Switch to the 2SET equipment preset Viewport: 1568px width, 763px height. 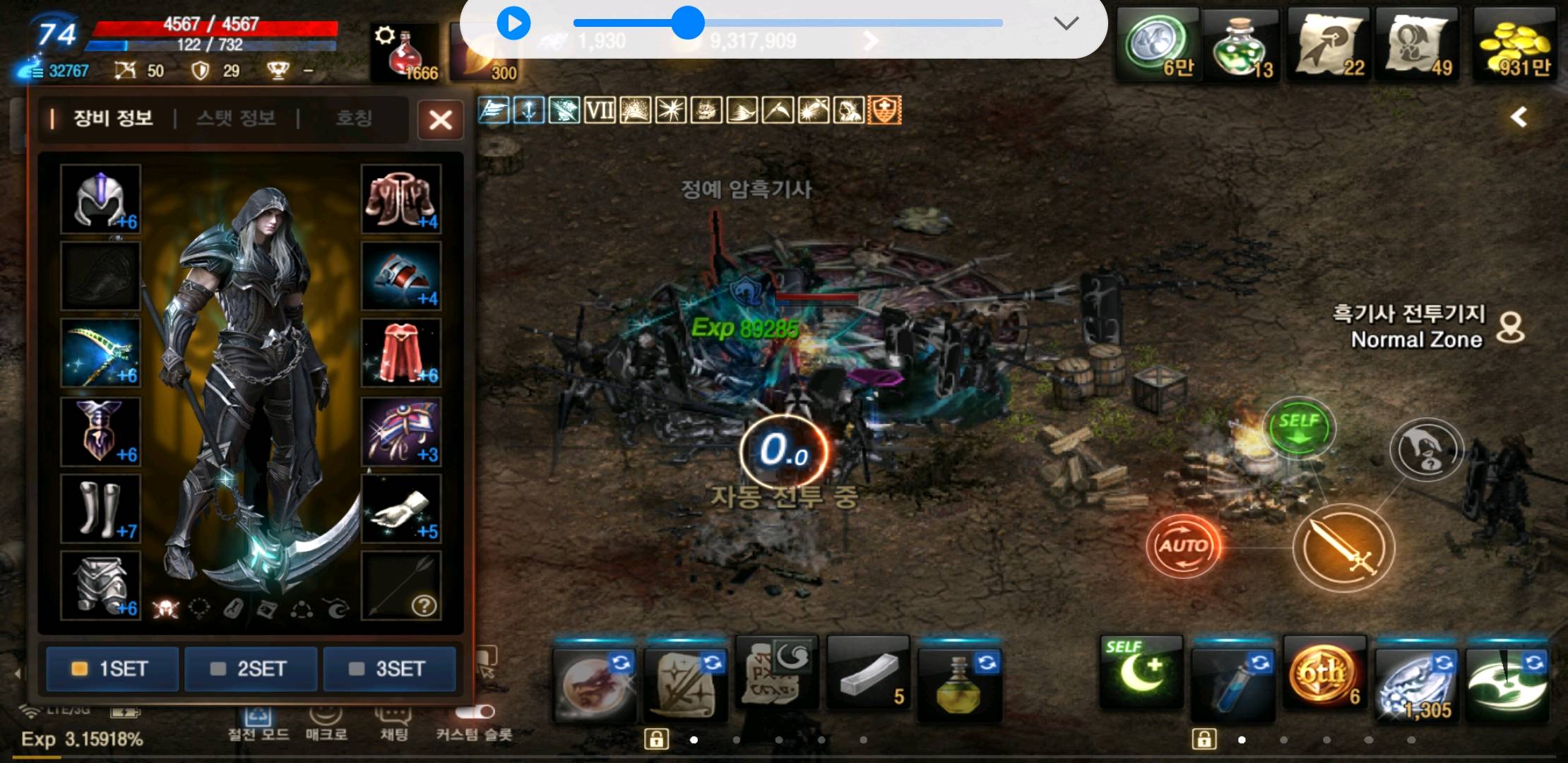[251, 668]
